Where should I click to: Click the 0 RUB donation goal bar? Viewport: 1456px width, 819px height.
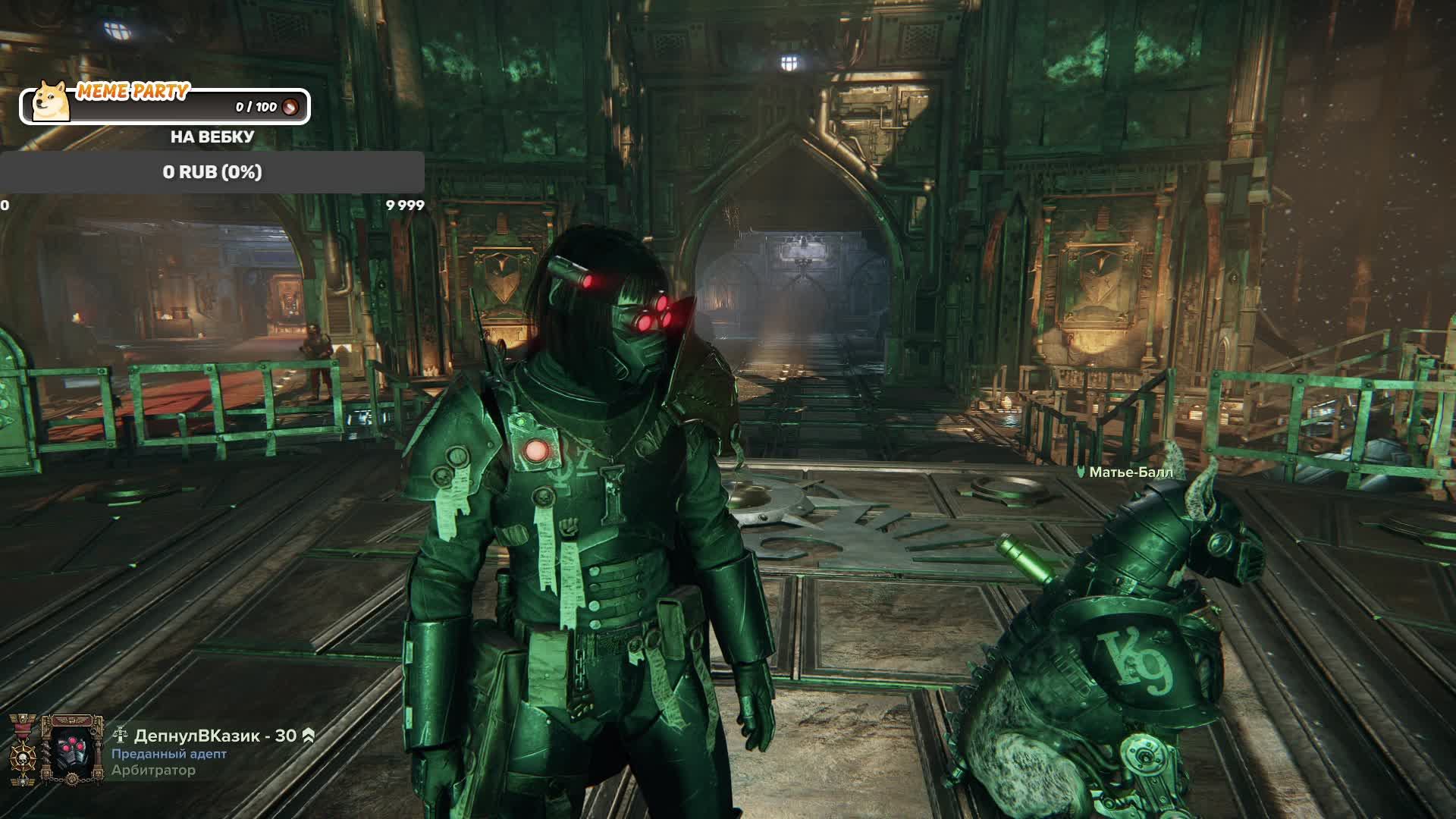coord(212,172)
